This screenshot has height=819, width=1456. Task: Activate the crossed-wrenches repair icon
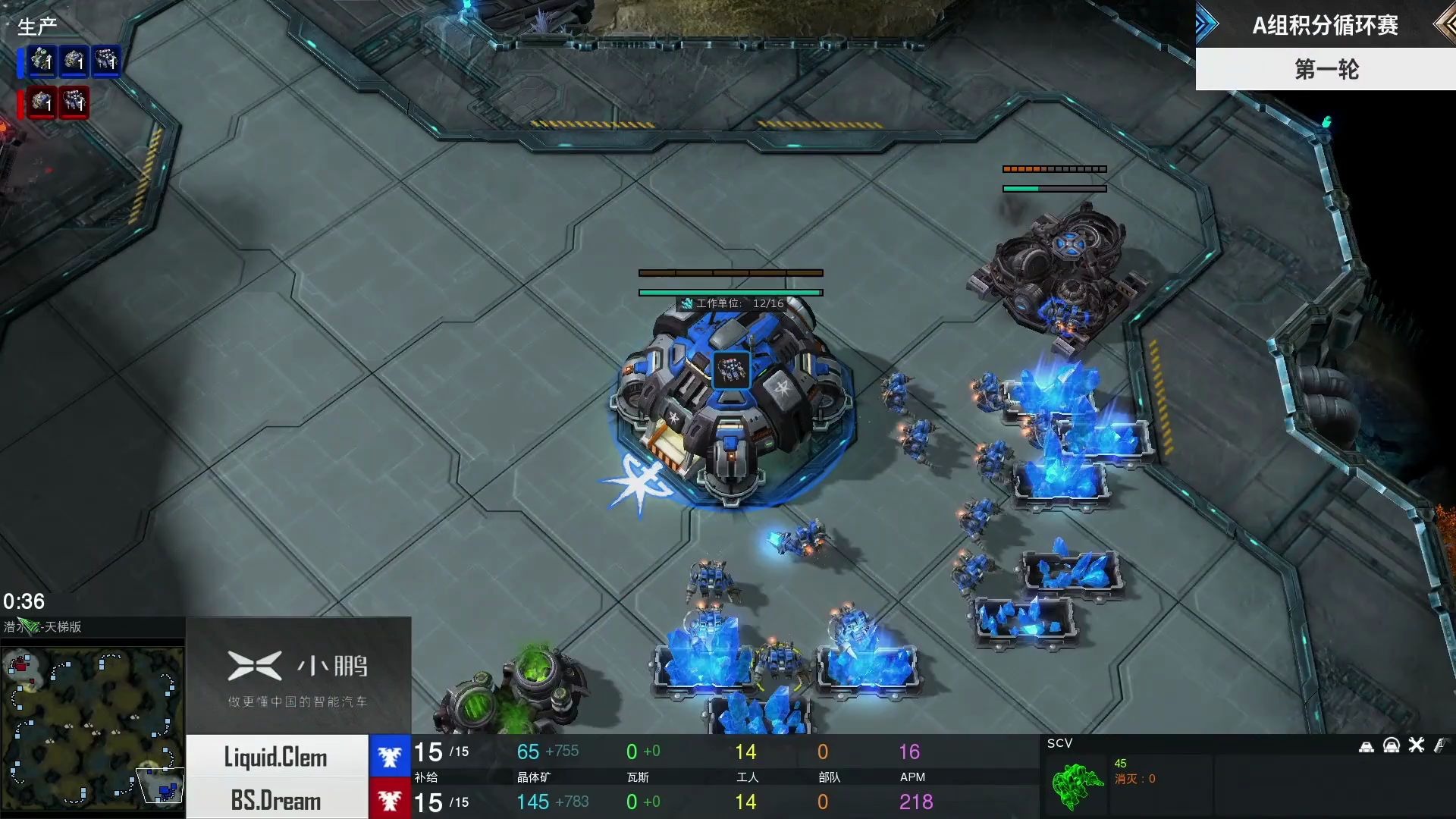pos(1417,745)
